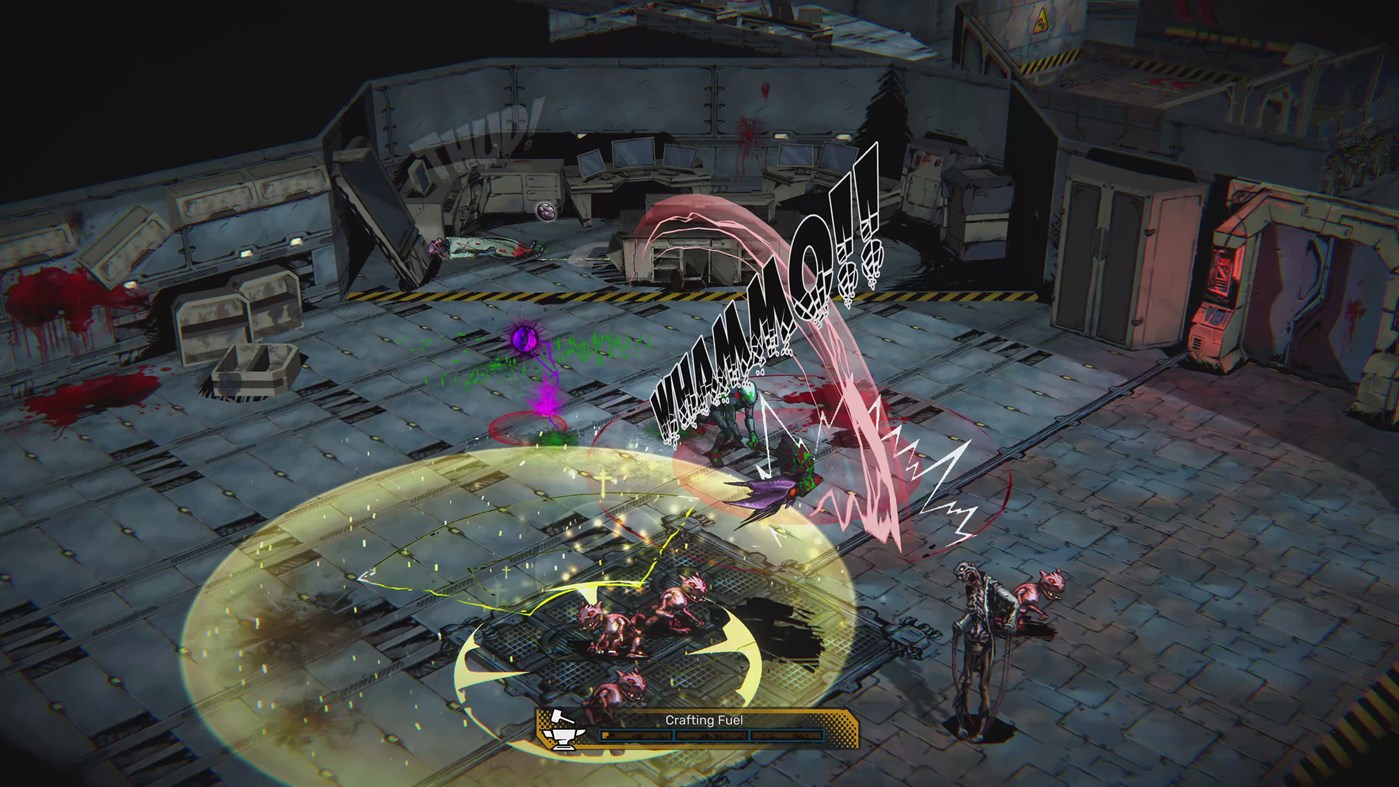The width and height of the screenshot is (1399, 787).
Task: Click the anvil icon on the Crafting Fuel bar
Action: click(x=562, y=738)
